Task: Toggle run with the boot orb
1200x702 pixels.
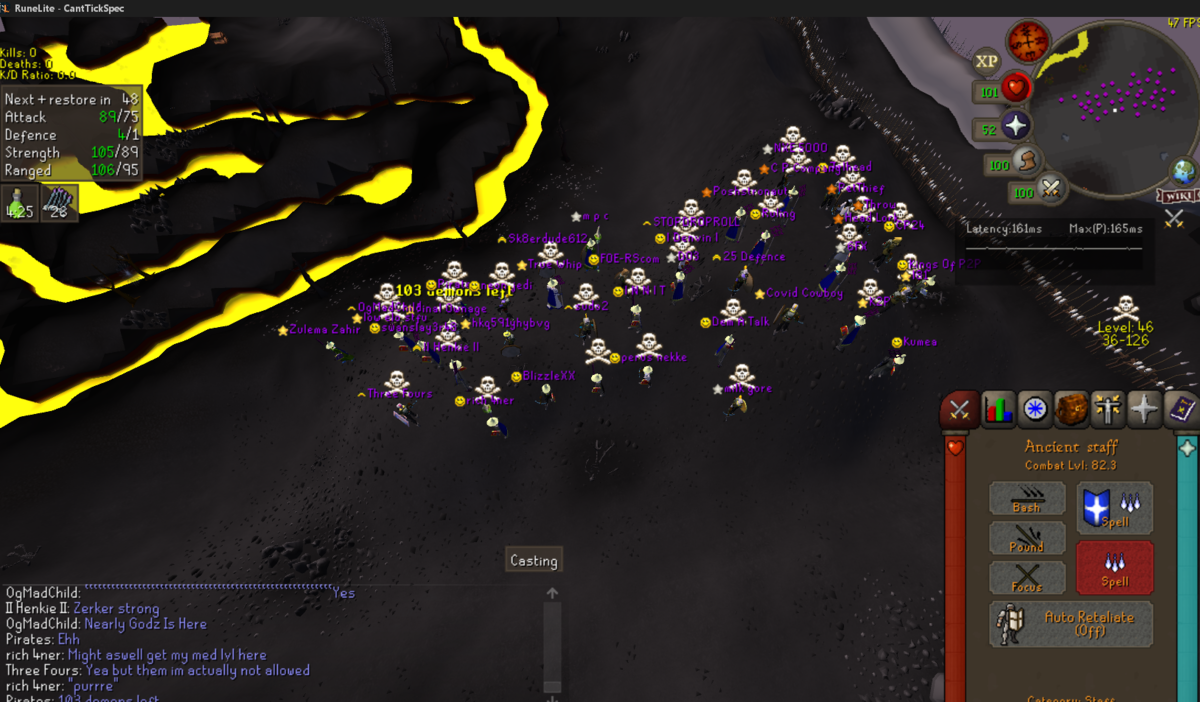Action: coord(1025,160)
